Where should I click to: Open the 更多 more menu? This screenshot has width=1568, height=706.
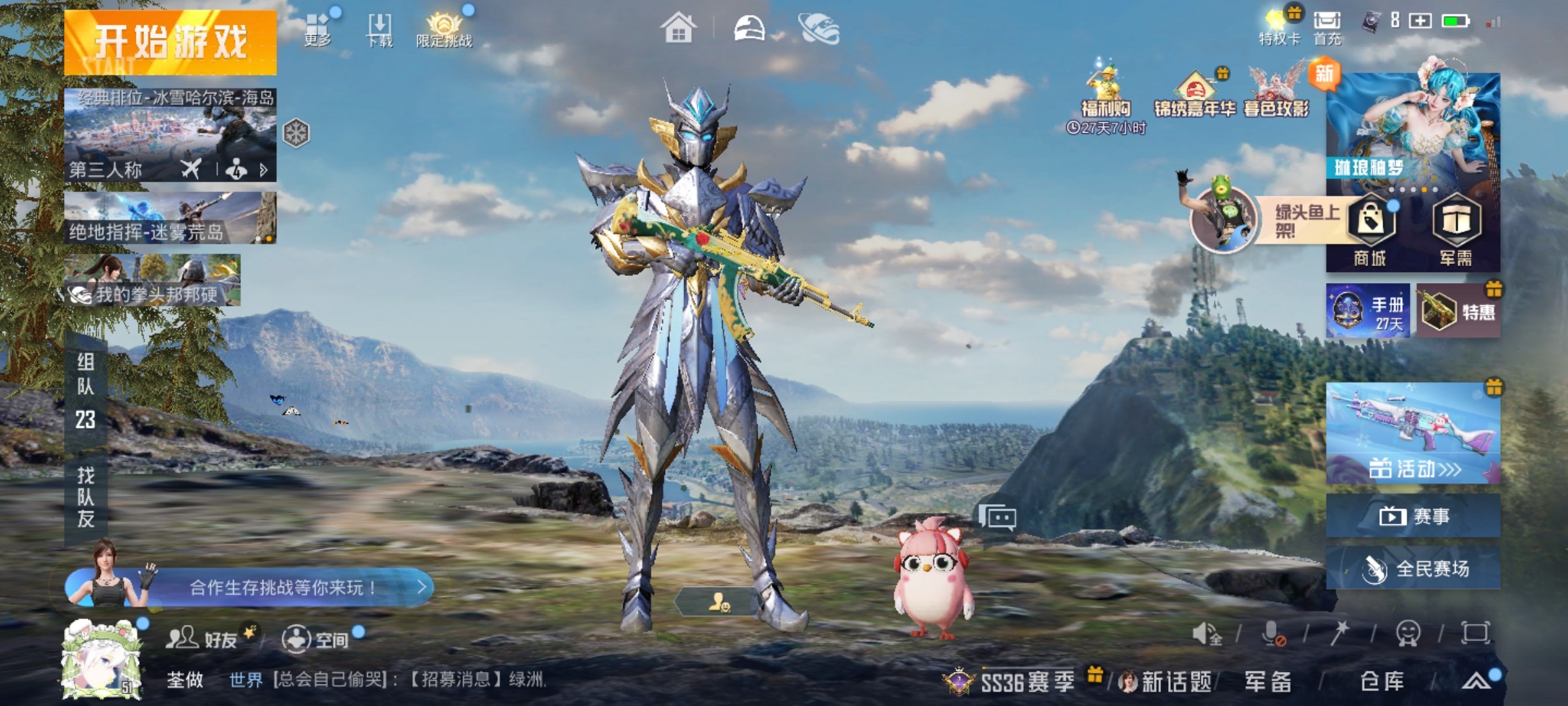(318, 29)
